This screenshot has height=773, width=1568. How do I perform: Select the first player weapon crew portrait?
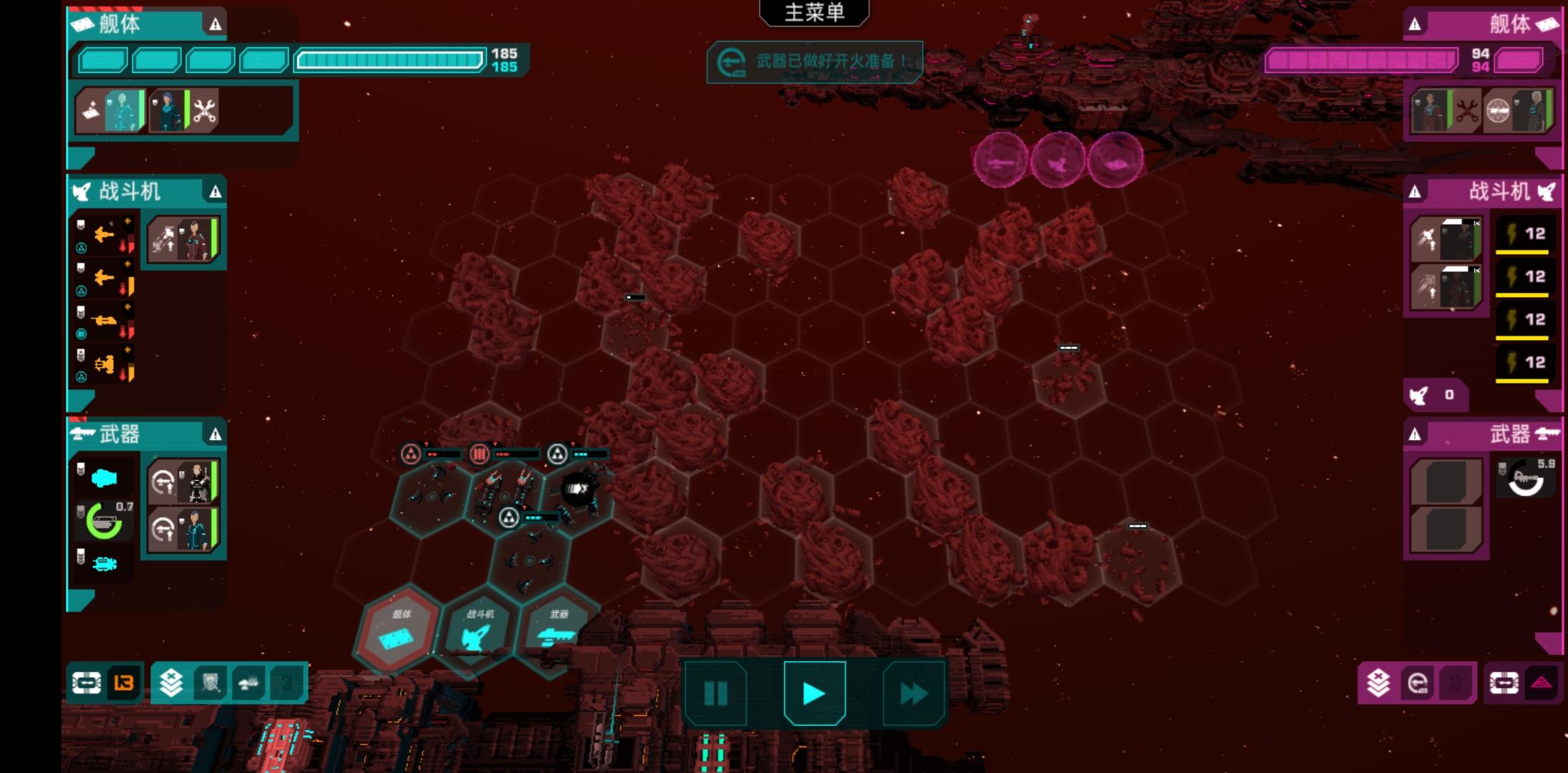click(x=183, y=482)
